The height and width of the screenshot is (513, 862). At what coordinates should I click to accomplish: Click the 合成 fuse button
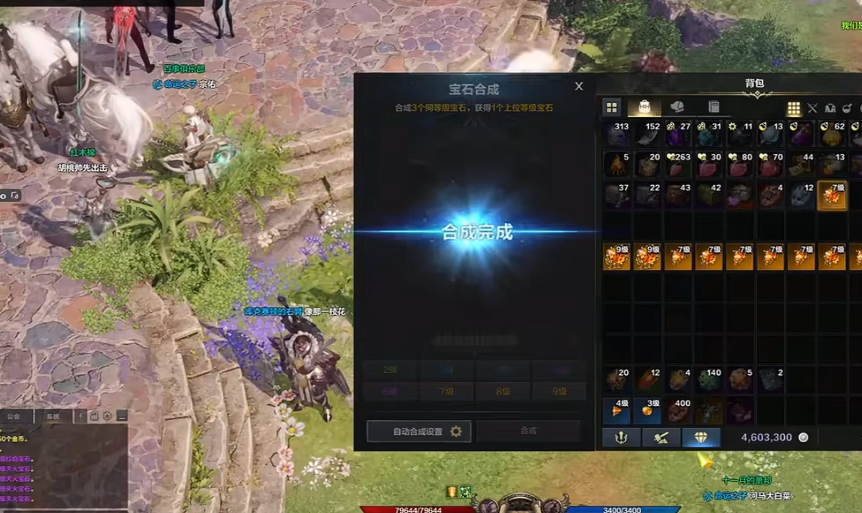pyautogui.click(x=528, y=431)
